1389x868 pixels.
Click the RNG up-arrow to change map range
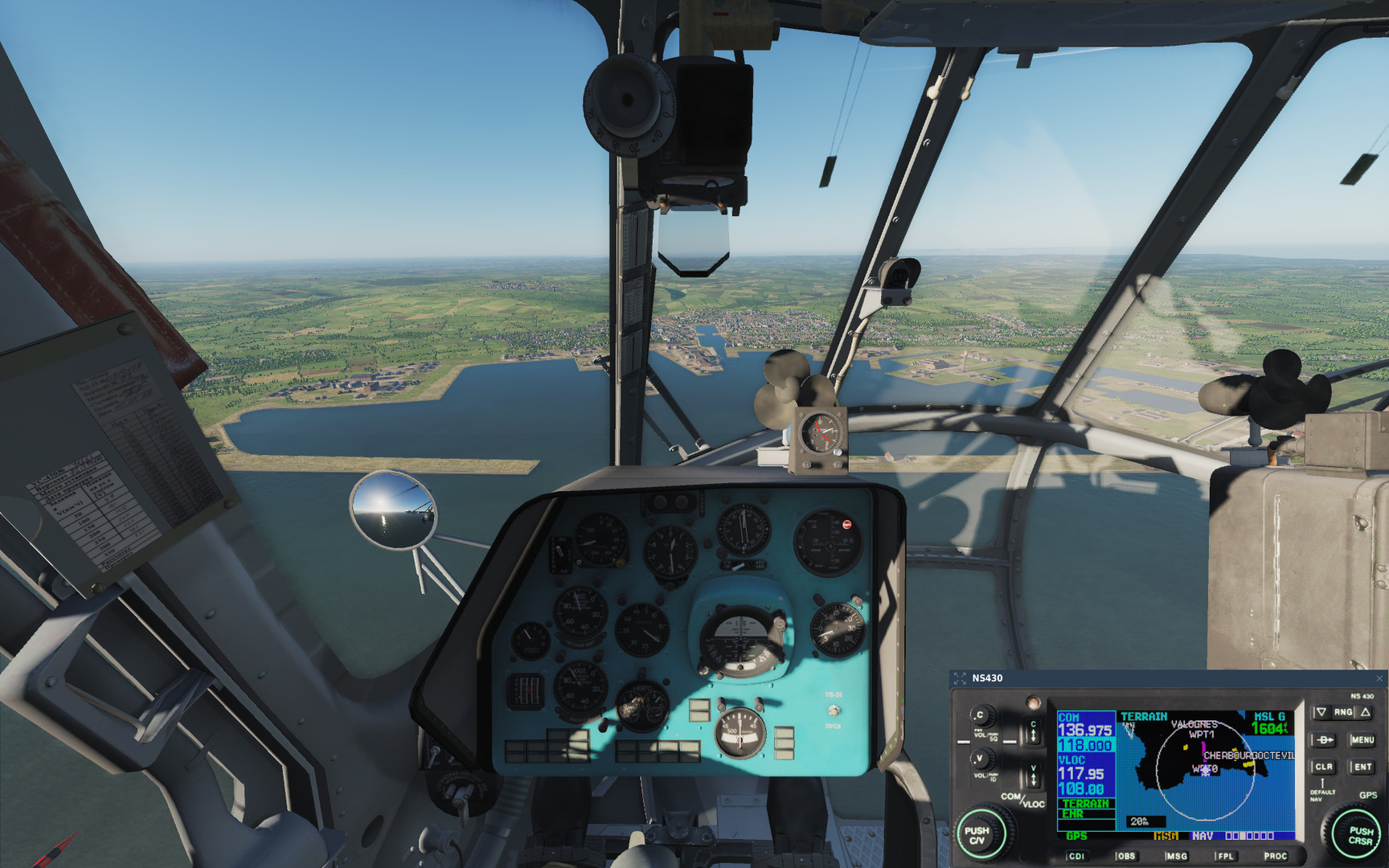pos(1366,712)
